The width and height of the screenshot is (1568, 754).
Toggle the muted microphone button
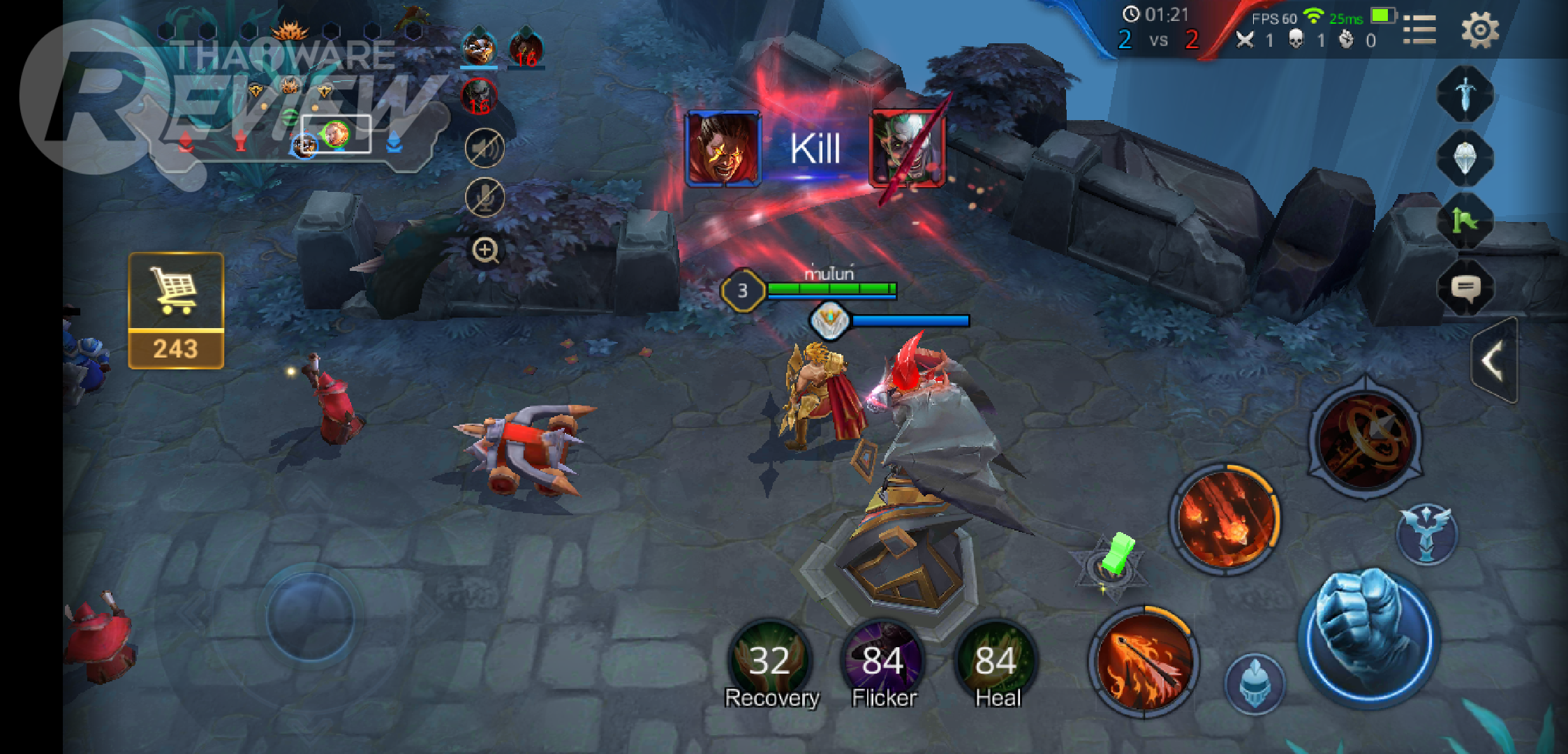[x=485, y=197]
